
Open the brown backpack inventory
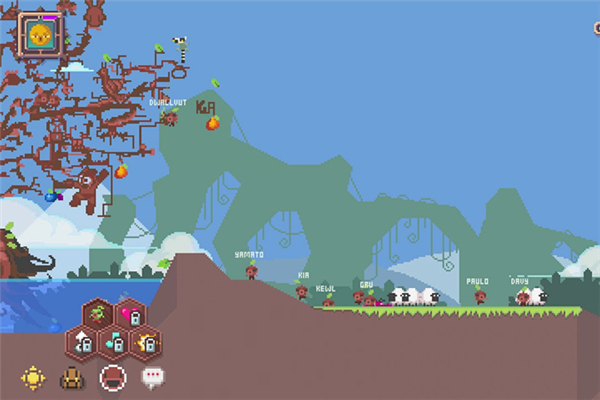[x=73, y=378]
